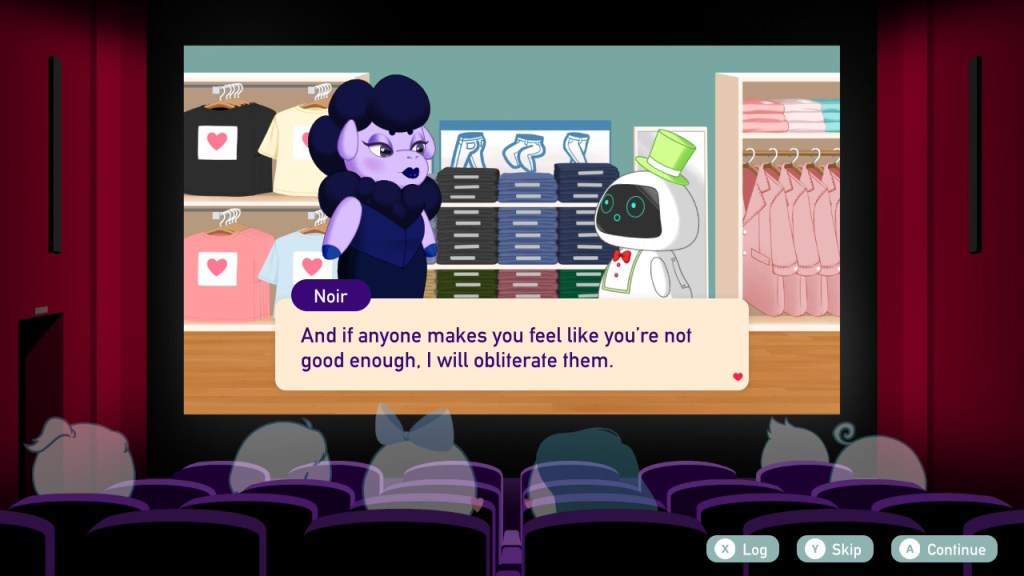This screenshot has width=1024, height=576.
Task: Open the dialogue Log
Action: click(x=741, y=549)
